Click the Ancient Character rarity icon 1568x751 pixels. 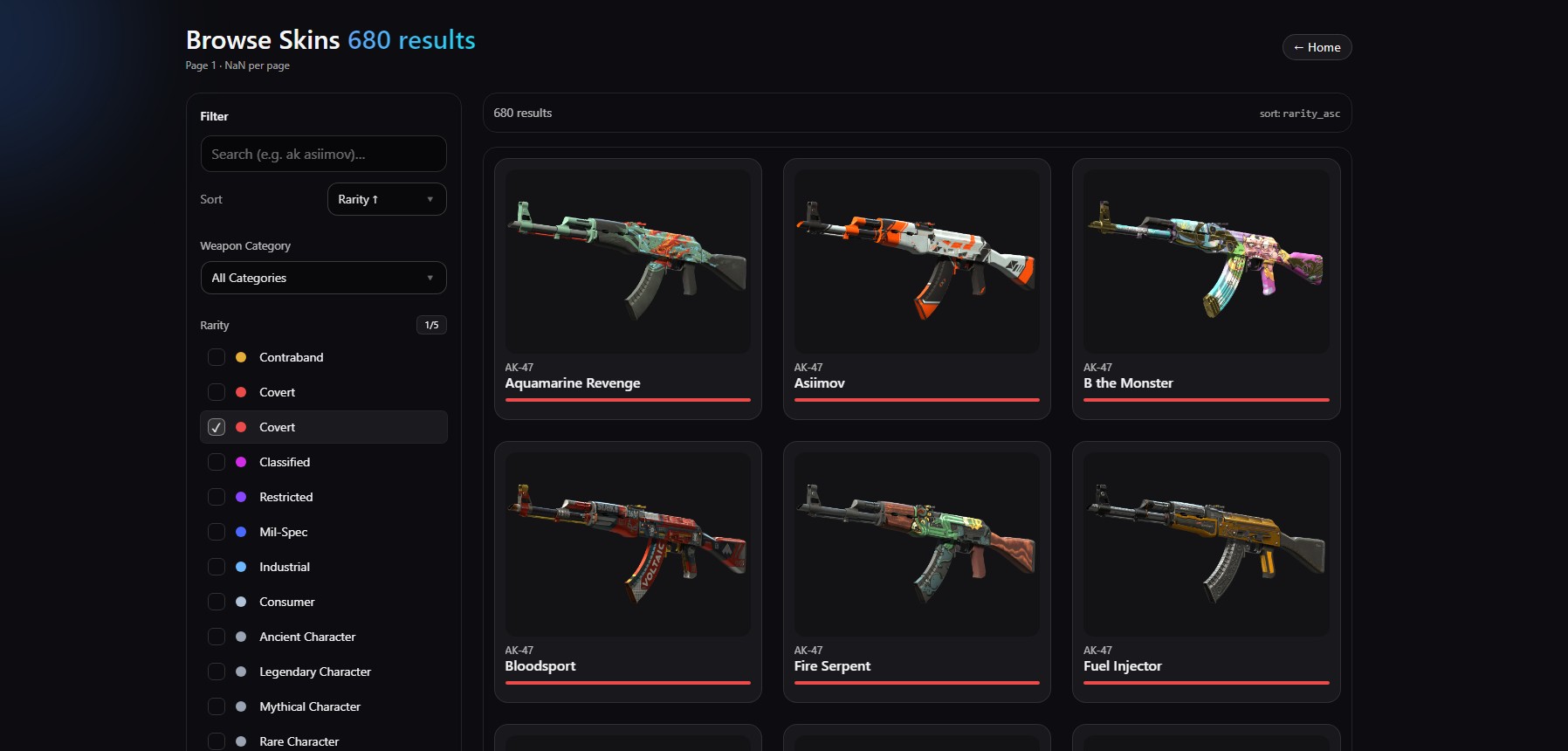tap(240, 637)
